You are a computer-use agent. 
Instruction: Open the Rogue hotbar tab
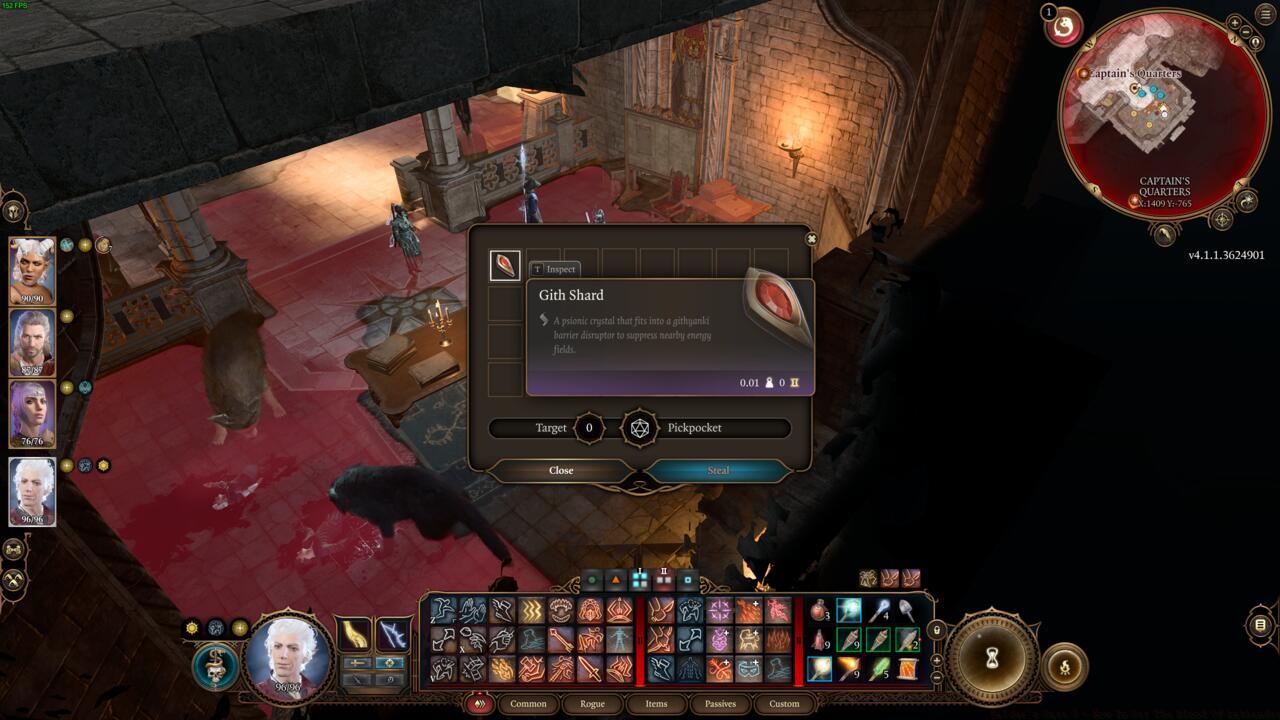pyautogui.click(x=592, y=703)
